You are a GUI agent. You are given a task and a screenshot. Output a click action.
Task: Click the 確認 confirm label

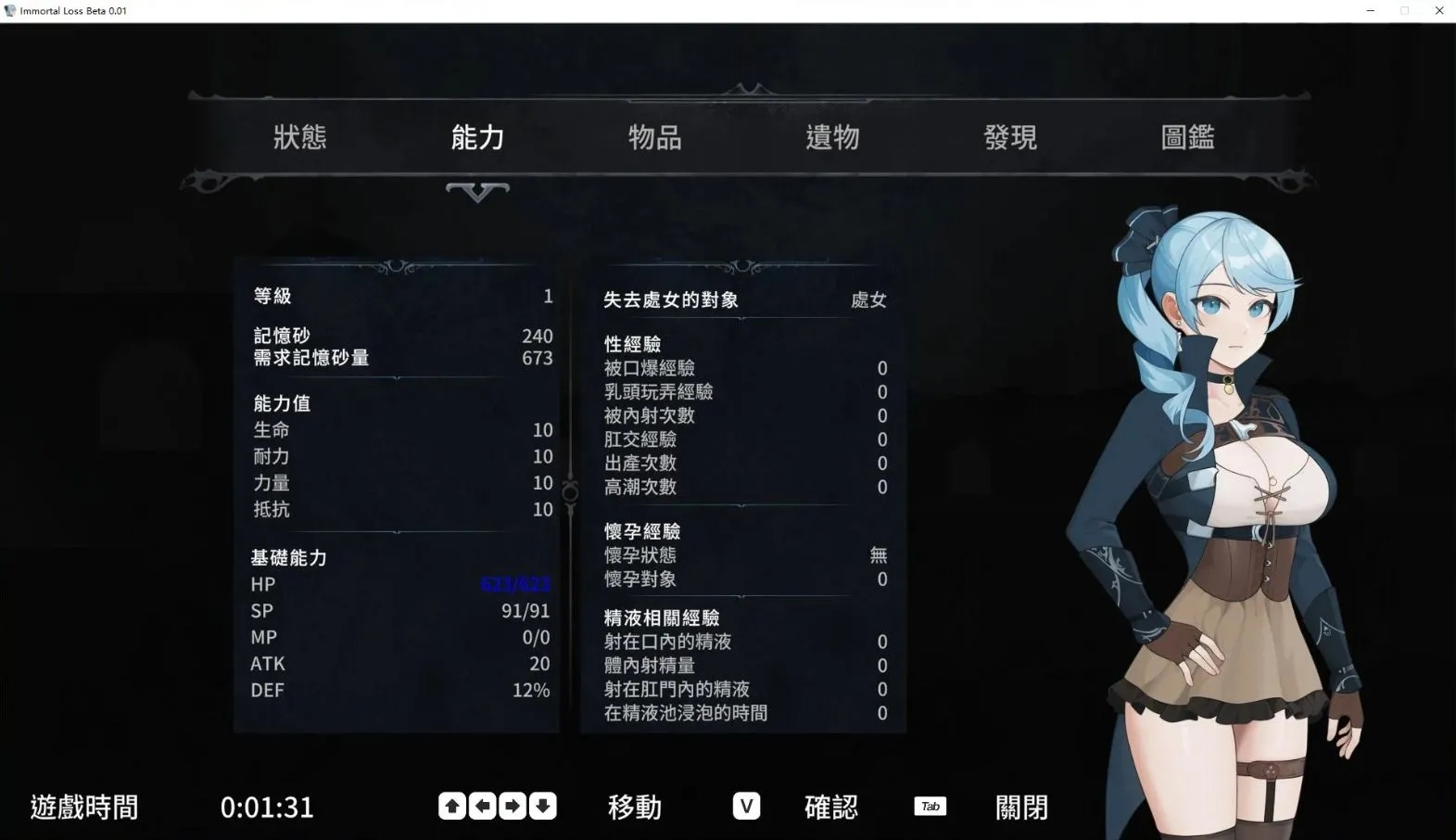[x=830, y=806]
